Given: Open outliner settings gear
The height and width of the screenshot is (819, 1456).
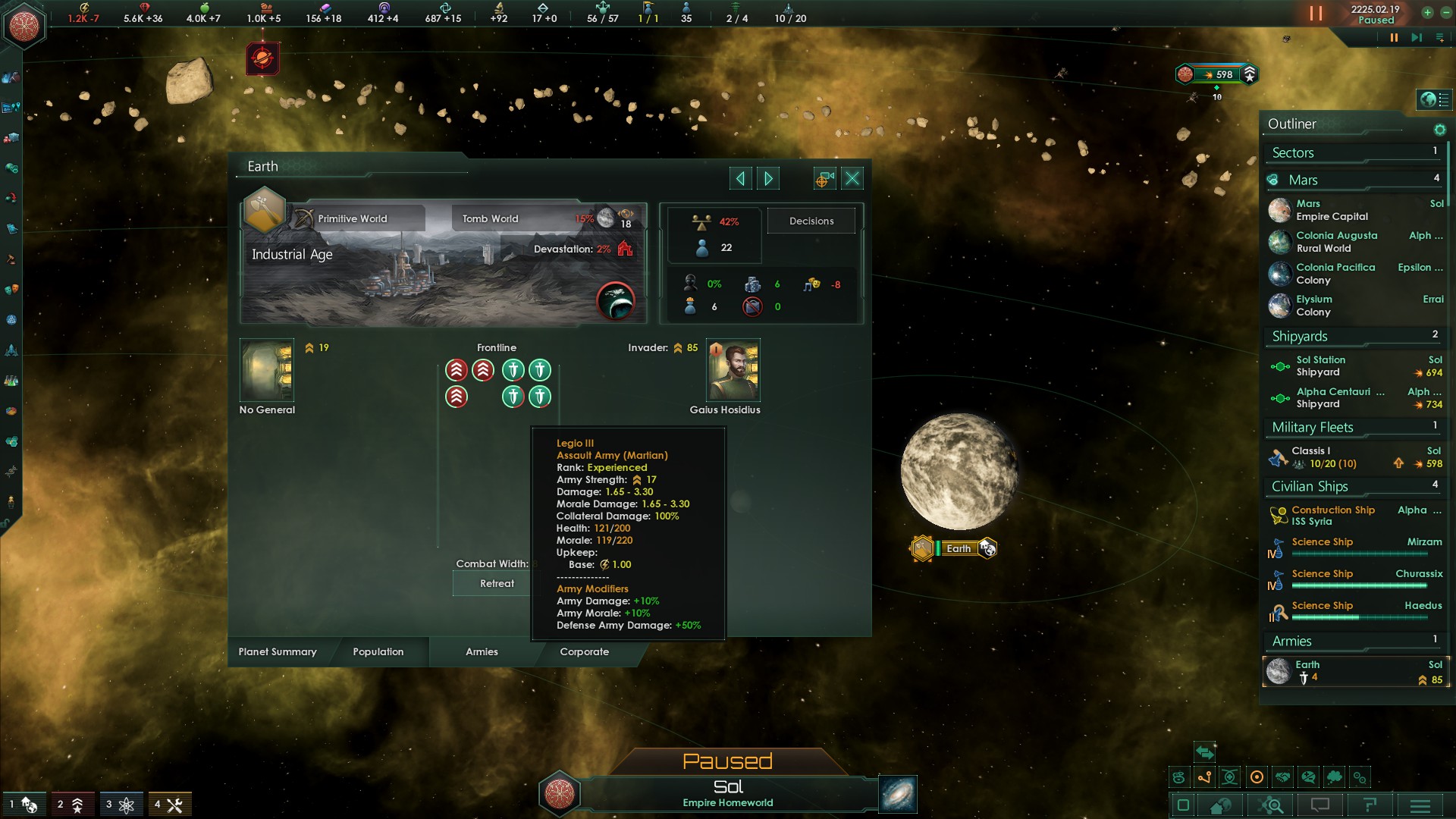Looking at the screenshot, I should click(x=1439, y=130).
